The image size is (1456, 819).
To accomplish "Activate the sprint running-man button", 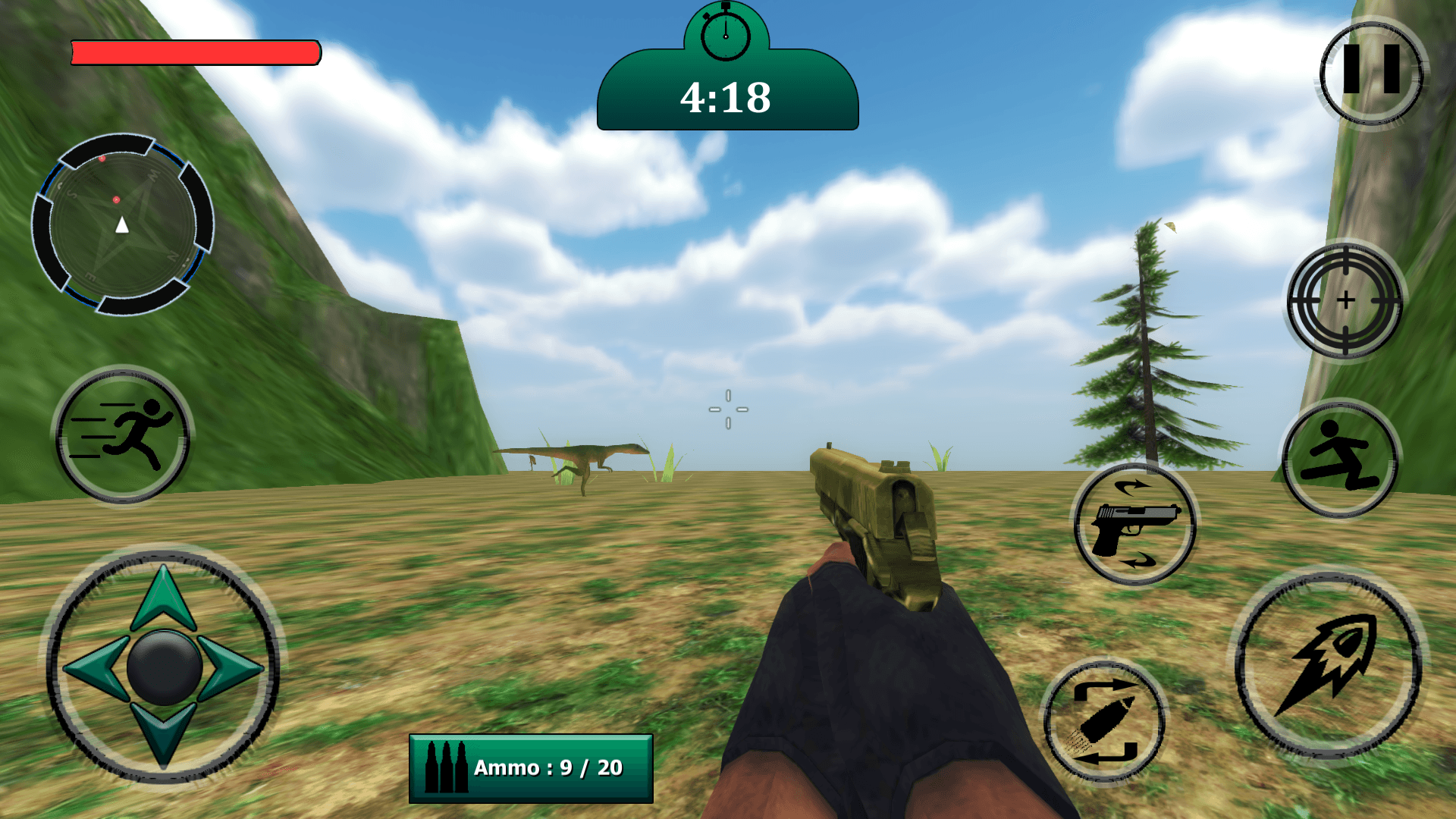I will 123,435.
